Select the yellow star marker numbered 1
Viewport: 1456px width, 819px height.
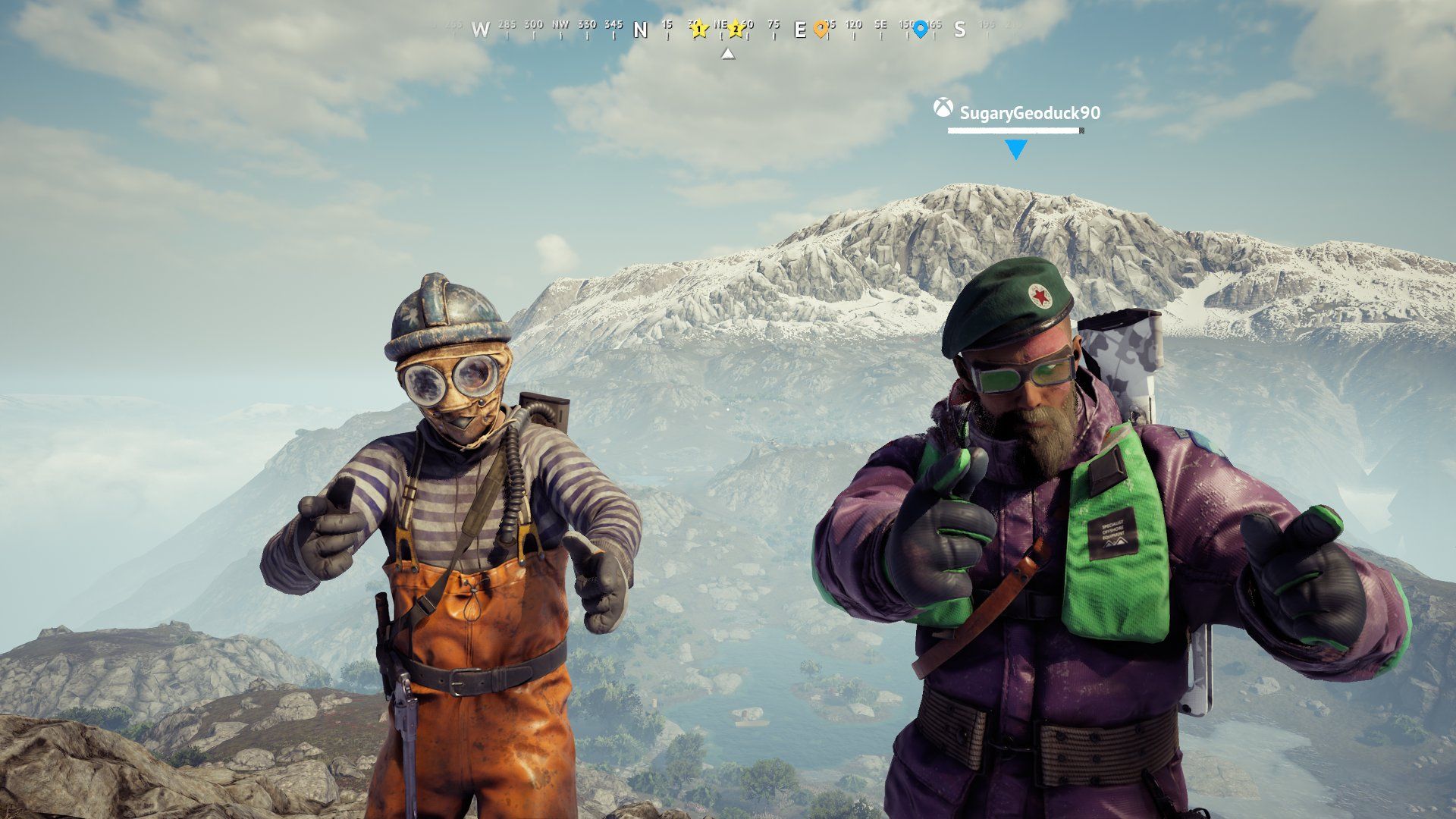tap(699, 30)
